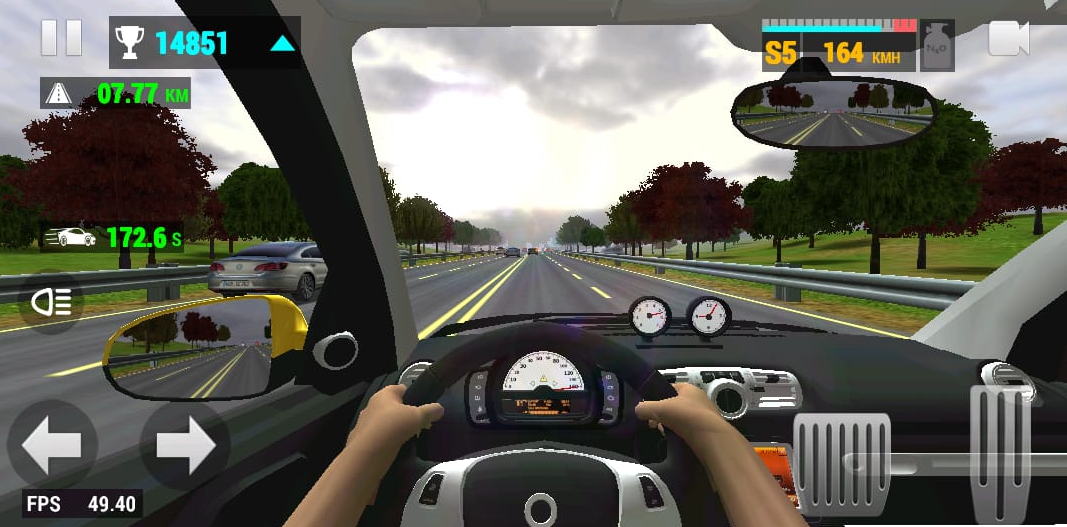Activate the N2O nitro boost bottle

(x=937, y=45)
